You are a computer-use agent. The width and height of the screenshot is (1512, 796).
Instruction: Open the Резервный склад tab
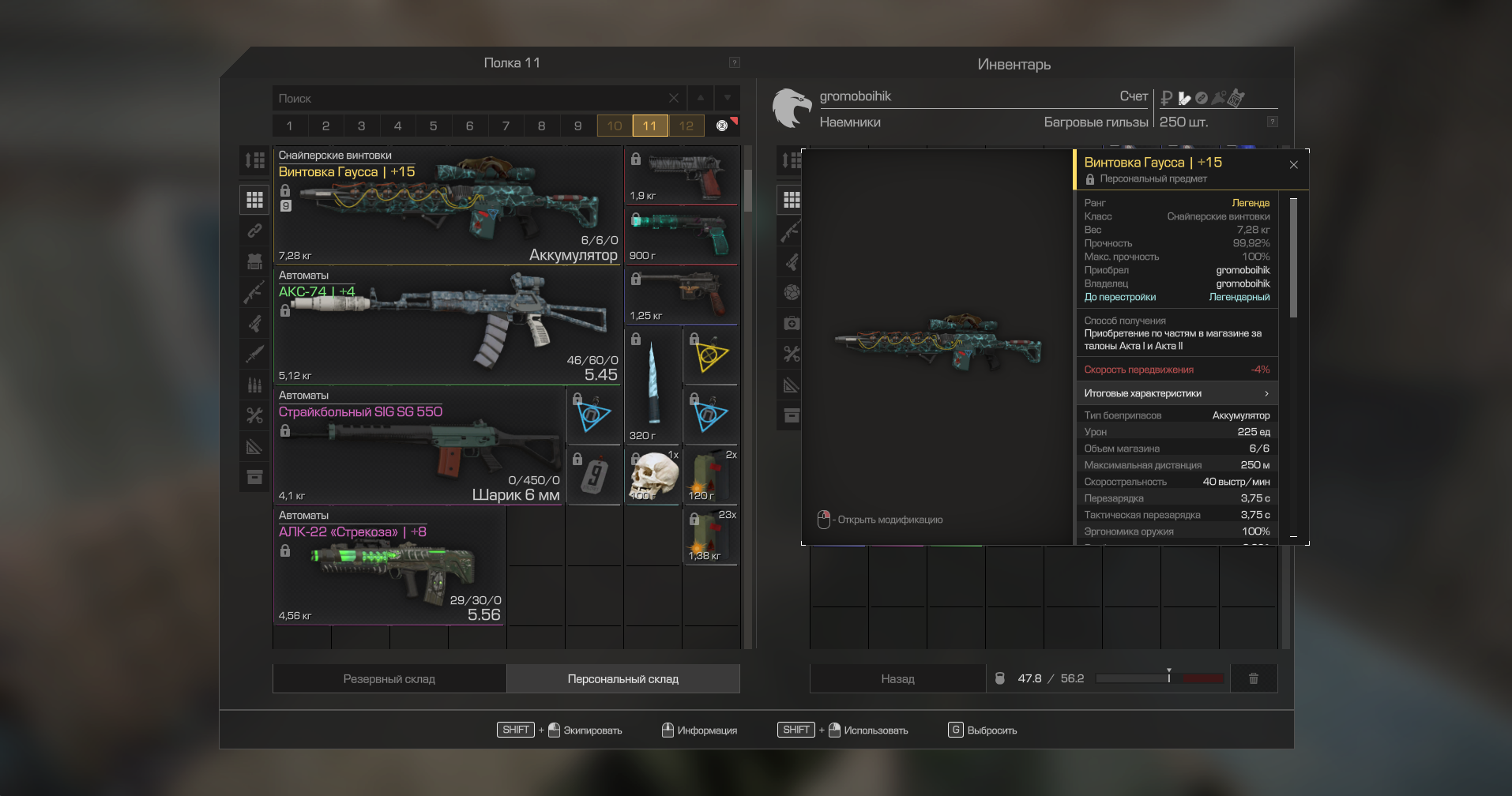pos(389,679)
